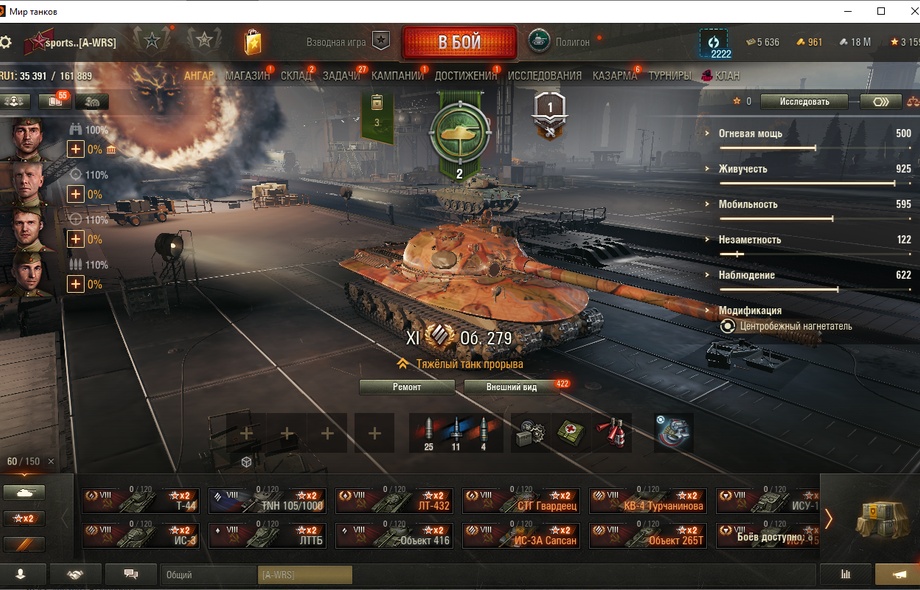Choose the ЛТ-432 tank from the carousel

393,501
